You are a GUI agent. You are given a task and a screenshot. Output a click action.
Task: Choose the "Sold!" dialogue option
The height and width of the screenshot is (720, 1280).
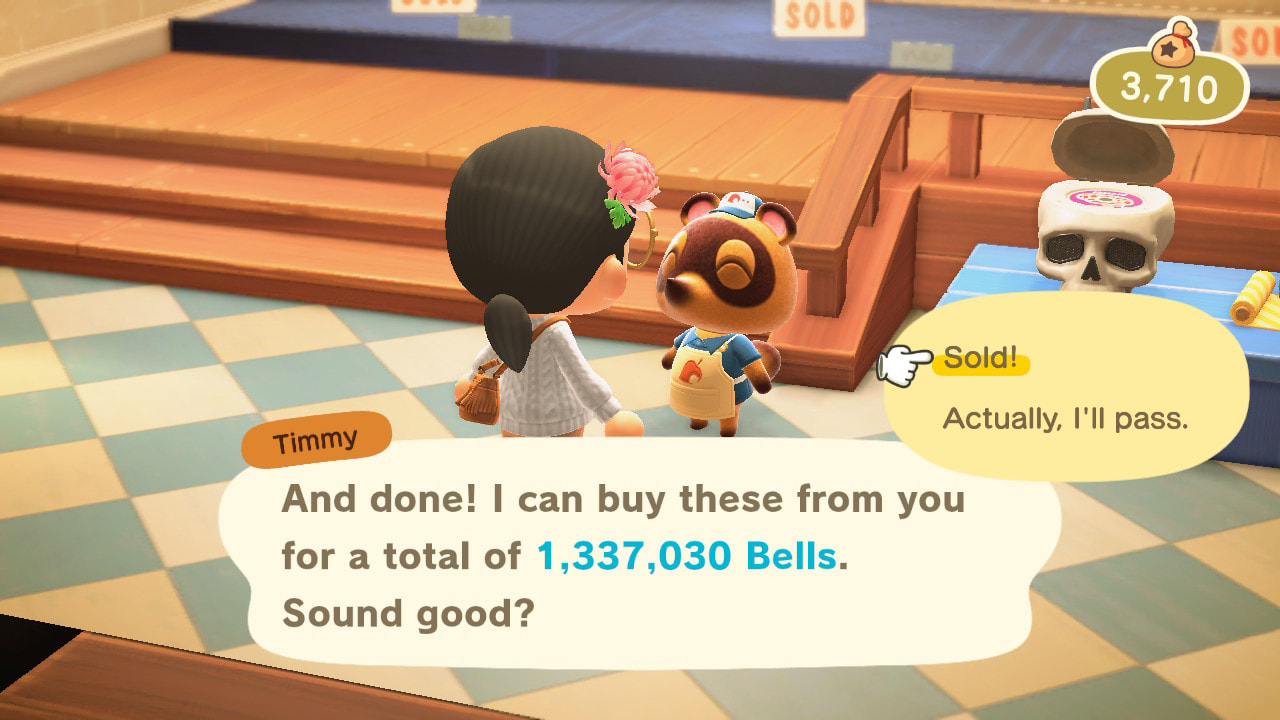980,361
